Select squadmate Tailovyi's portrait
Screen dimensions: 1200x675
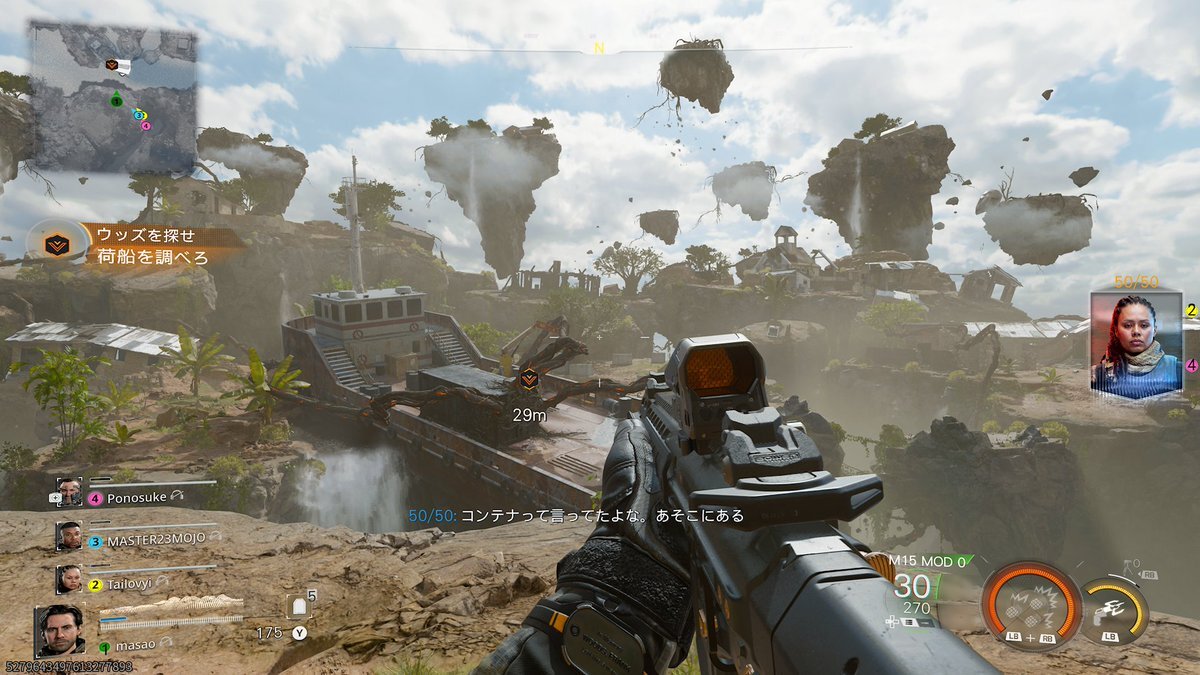pos(69,580)
